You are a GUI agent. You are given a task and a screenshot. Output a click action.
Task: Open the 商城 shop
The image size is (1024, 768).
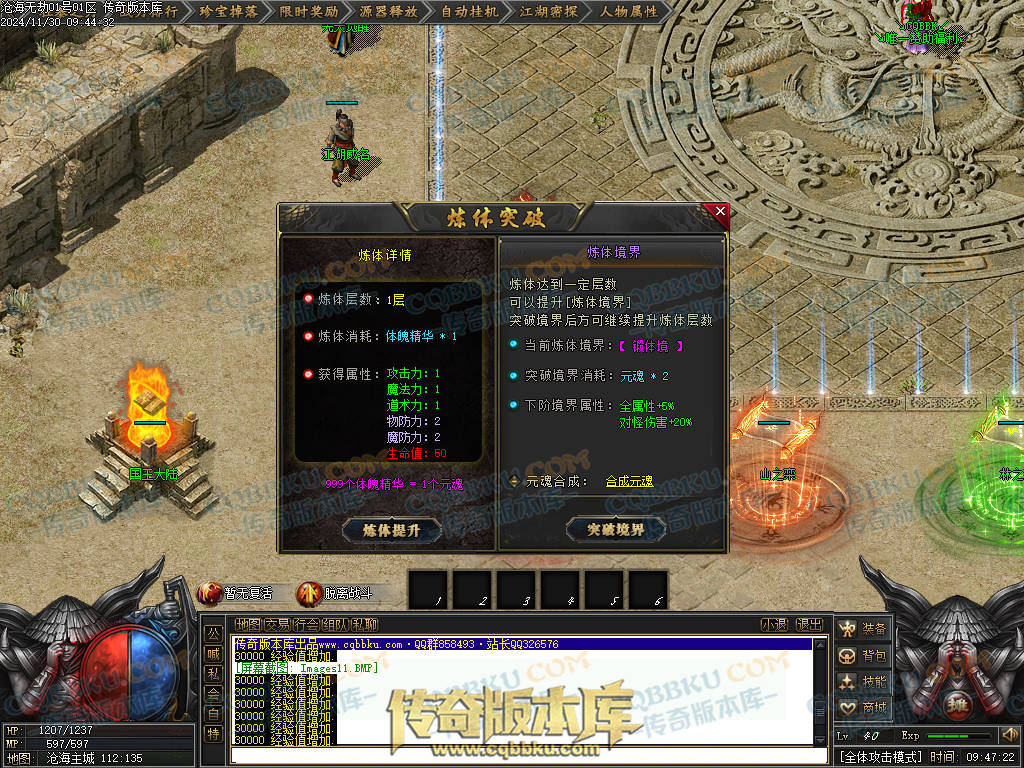tap(863, 707)
